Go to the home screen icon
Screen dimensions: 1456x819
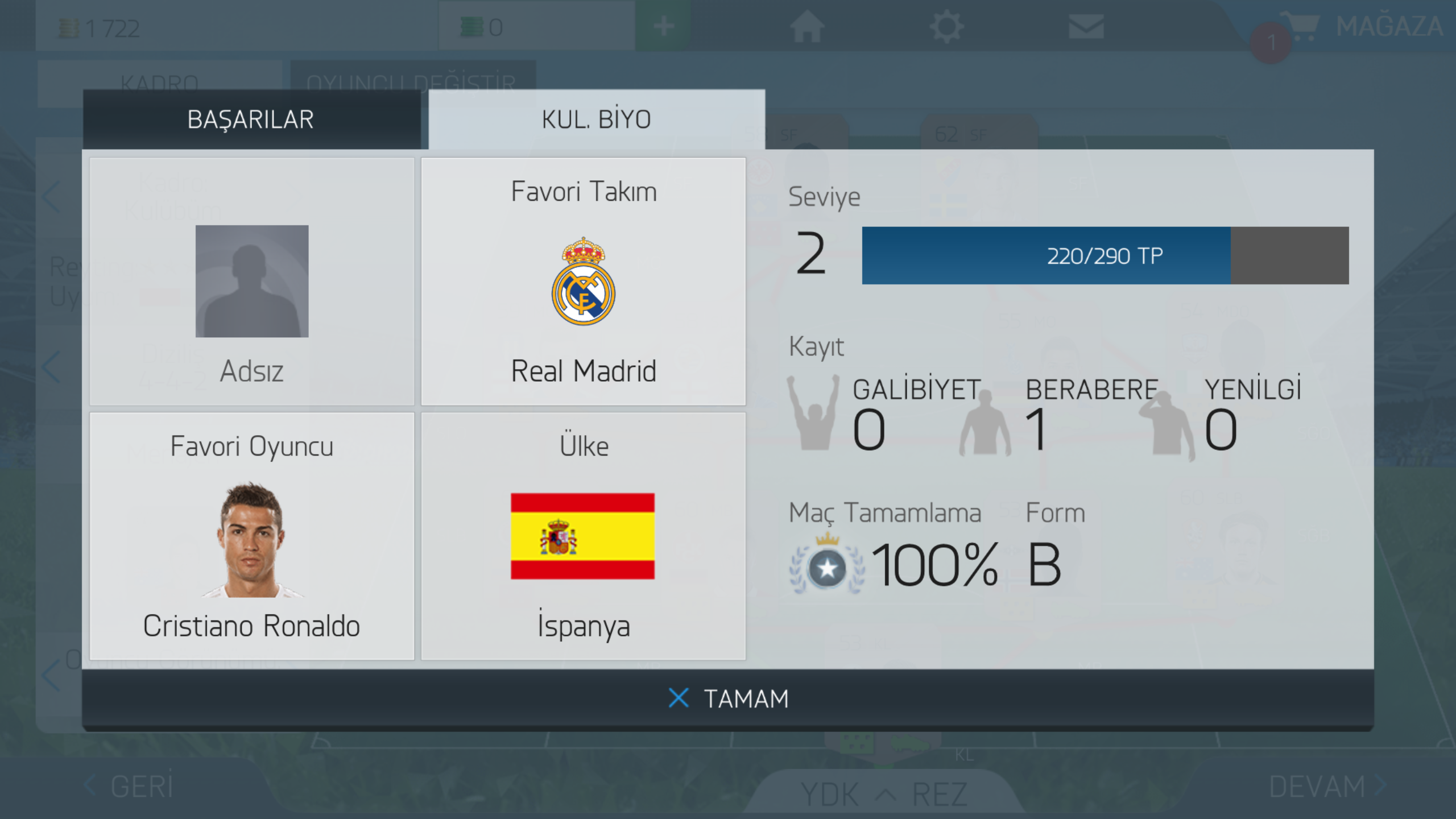click(x=806, y=27)
